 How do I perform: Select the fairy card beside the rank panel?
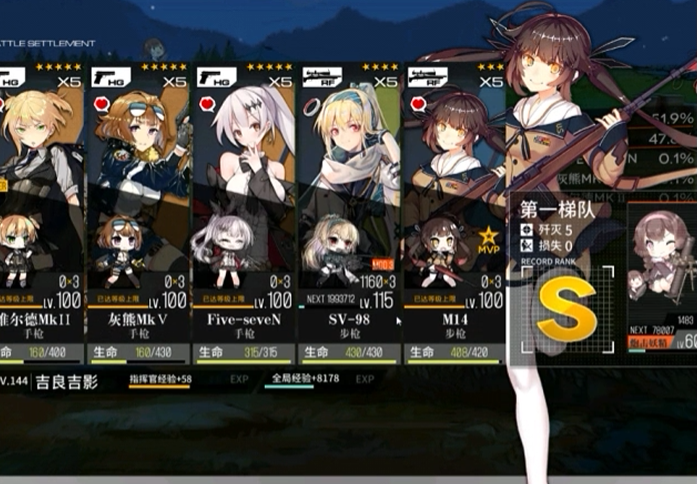pos(662,280)
